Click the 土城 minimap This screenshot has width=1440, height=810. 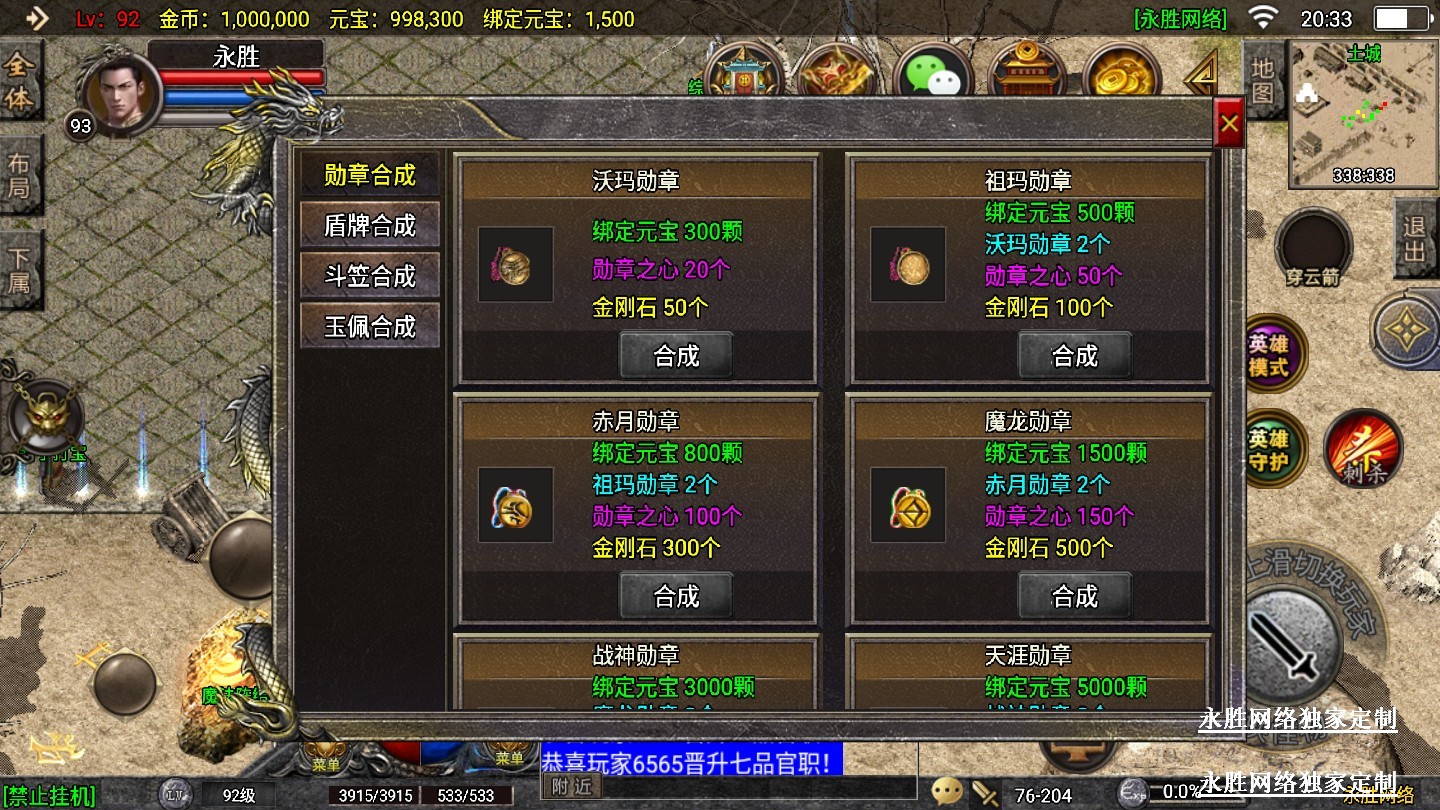point(1363,115)
